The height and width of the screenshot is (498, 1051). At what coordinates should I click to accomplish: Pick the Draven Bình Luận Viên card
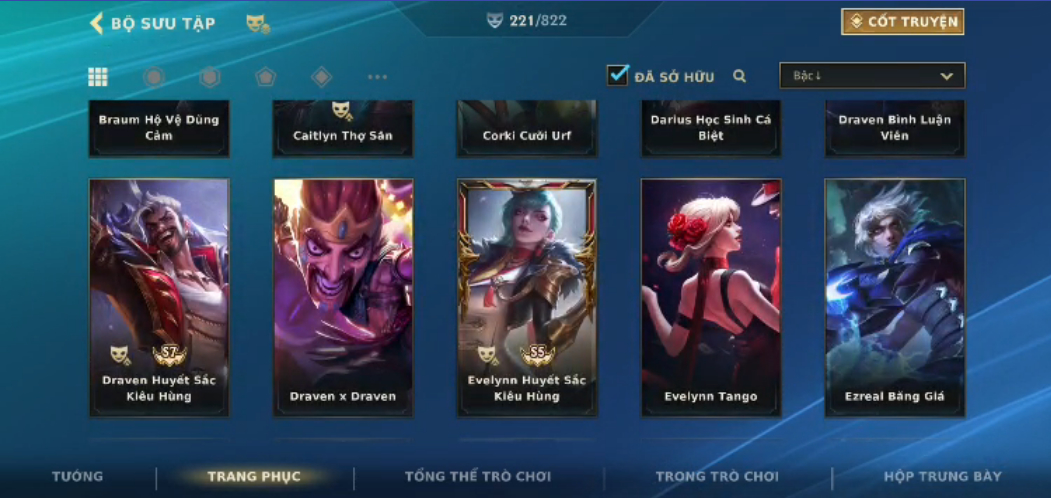point(895,128)
